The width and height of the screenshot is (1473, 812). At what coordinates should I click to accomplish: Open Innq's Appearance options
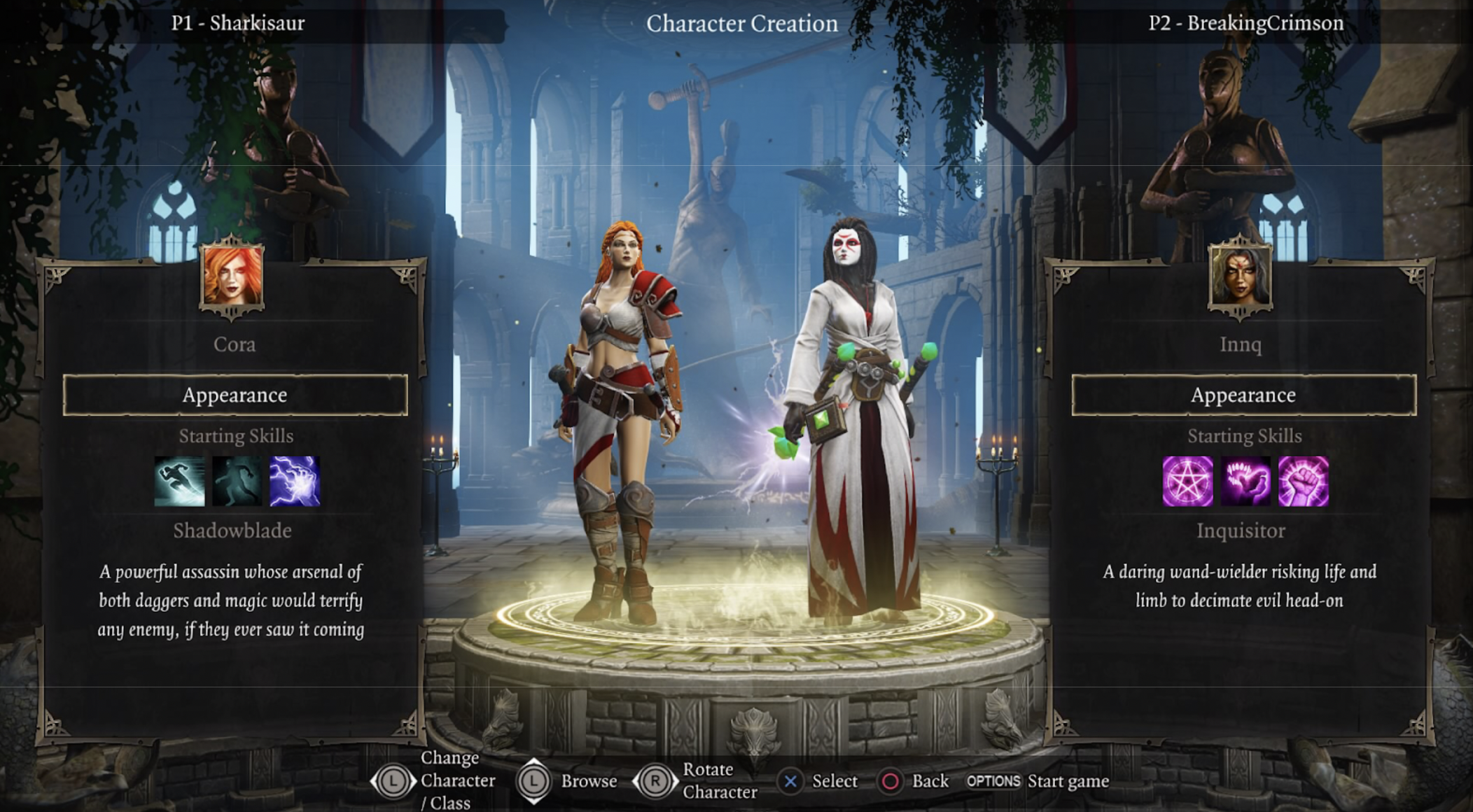click(x=1243, y=395)
